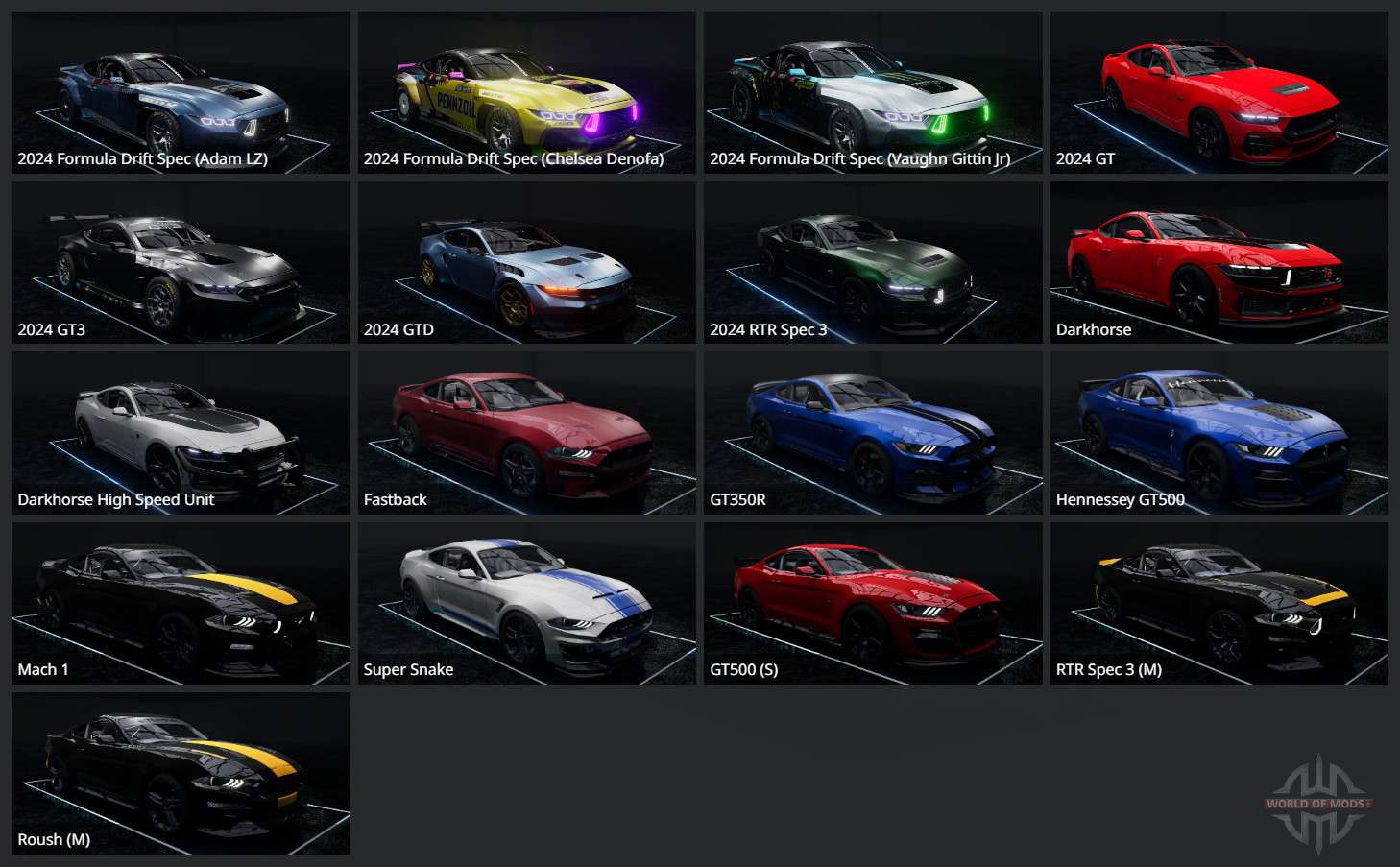1400x867 pixels.
Task: Pick the red Darkhorse configuration
Action: [x=1219, y=263]
